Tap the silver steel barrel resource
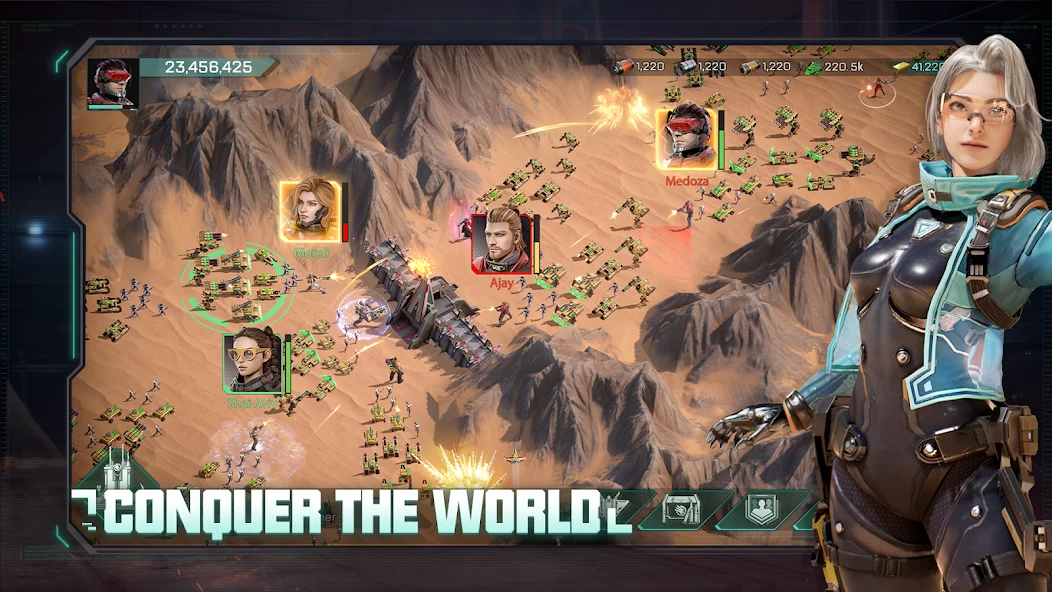This screenshot has height=592, width=1052. 687,67
